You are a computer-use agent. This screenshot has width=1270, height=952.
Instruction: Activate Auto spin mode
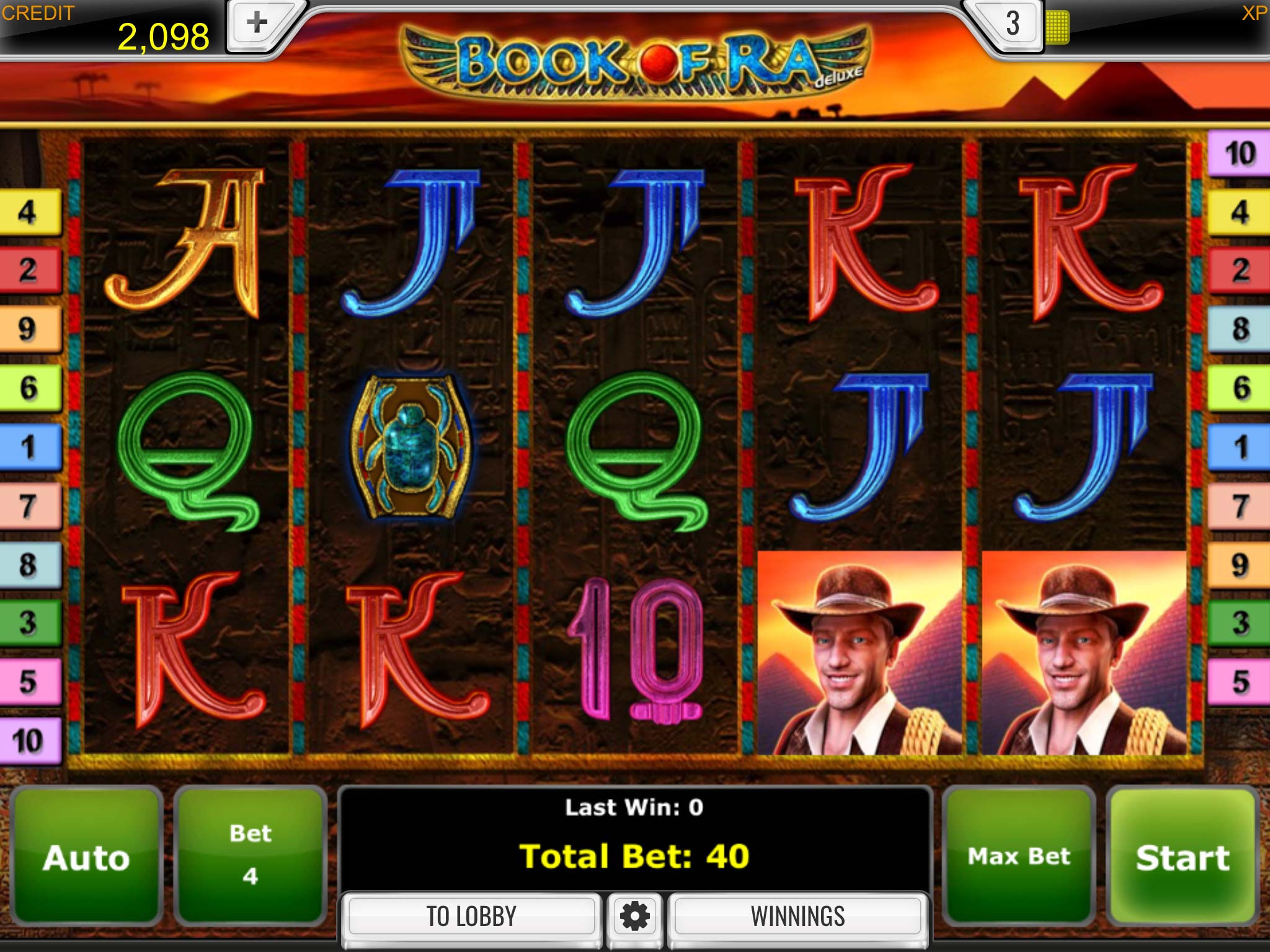pyautogui.click(x=86, y=857)
